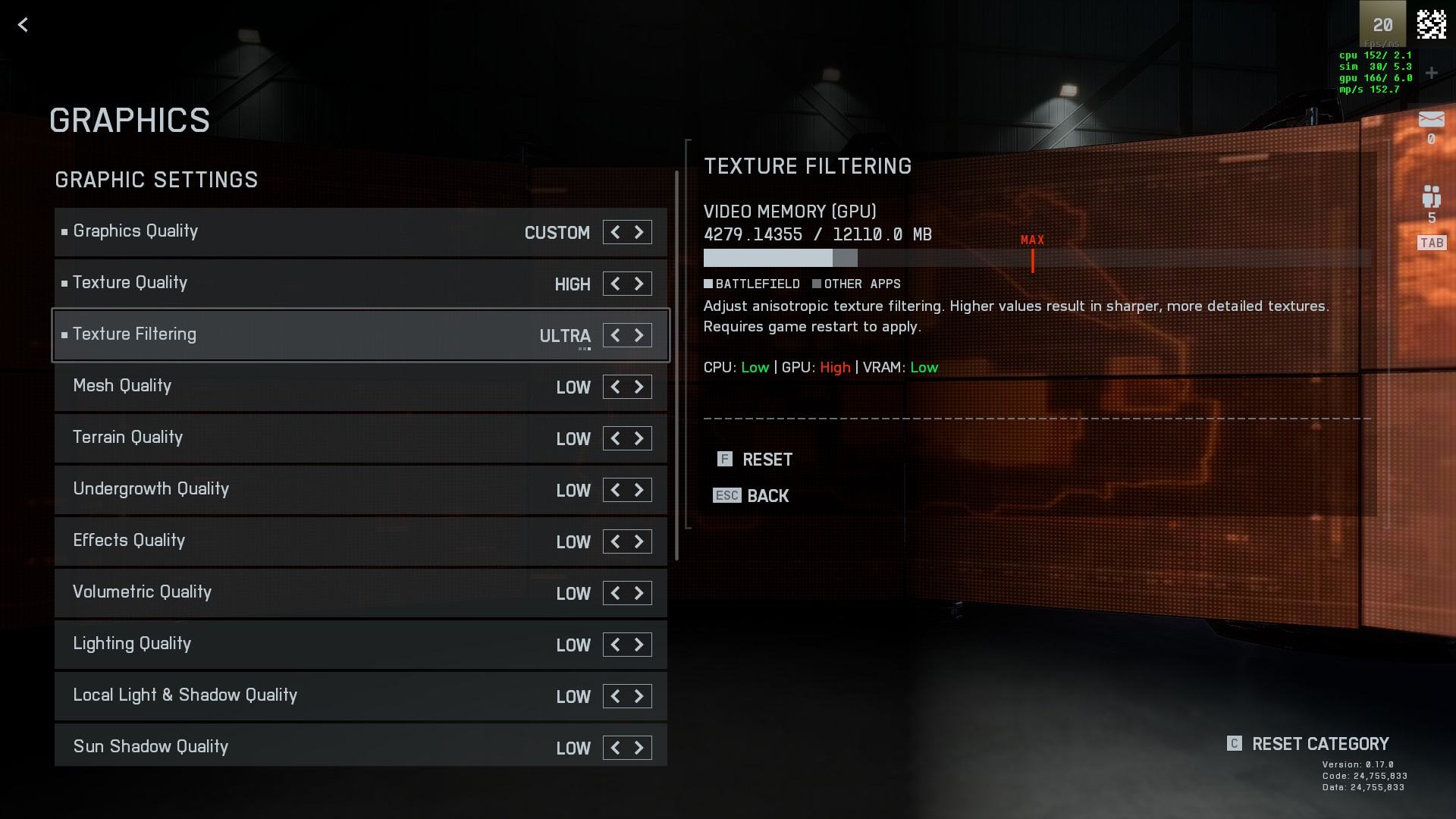Click RESET for Texture Filtering
Image resolution: width=1456 pixels, height=819 pixels.
[766, 460]
